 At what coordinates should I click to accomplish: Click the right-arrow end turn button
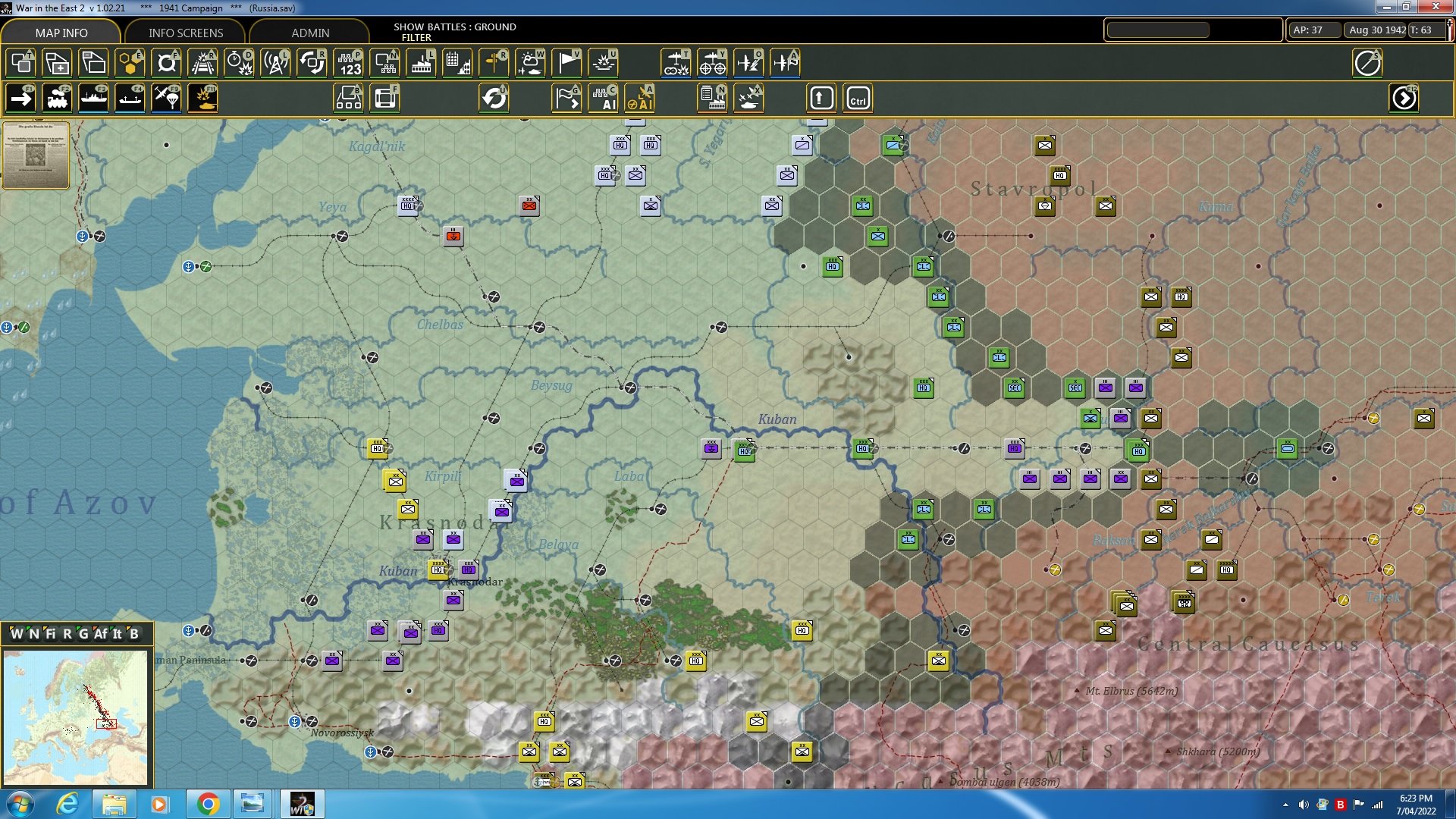1404,98
